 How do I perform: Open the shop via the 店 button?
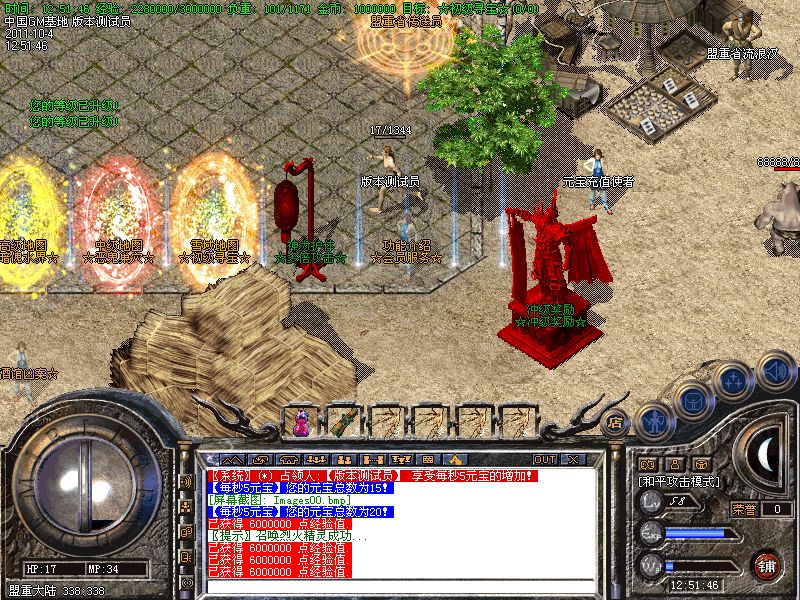[x=617, y=422]
